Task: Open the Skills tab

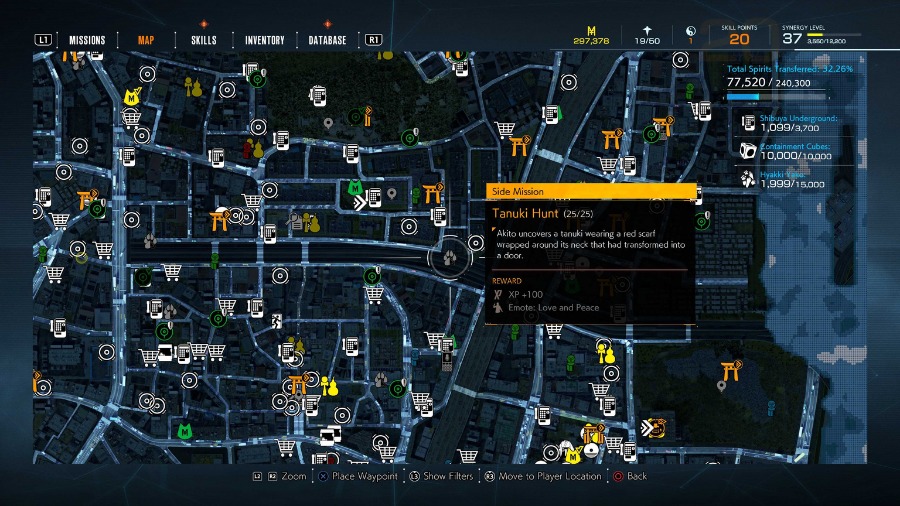Action: [x=204, y=40]
